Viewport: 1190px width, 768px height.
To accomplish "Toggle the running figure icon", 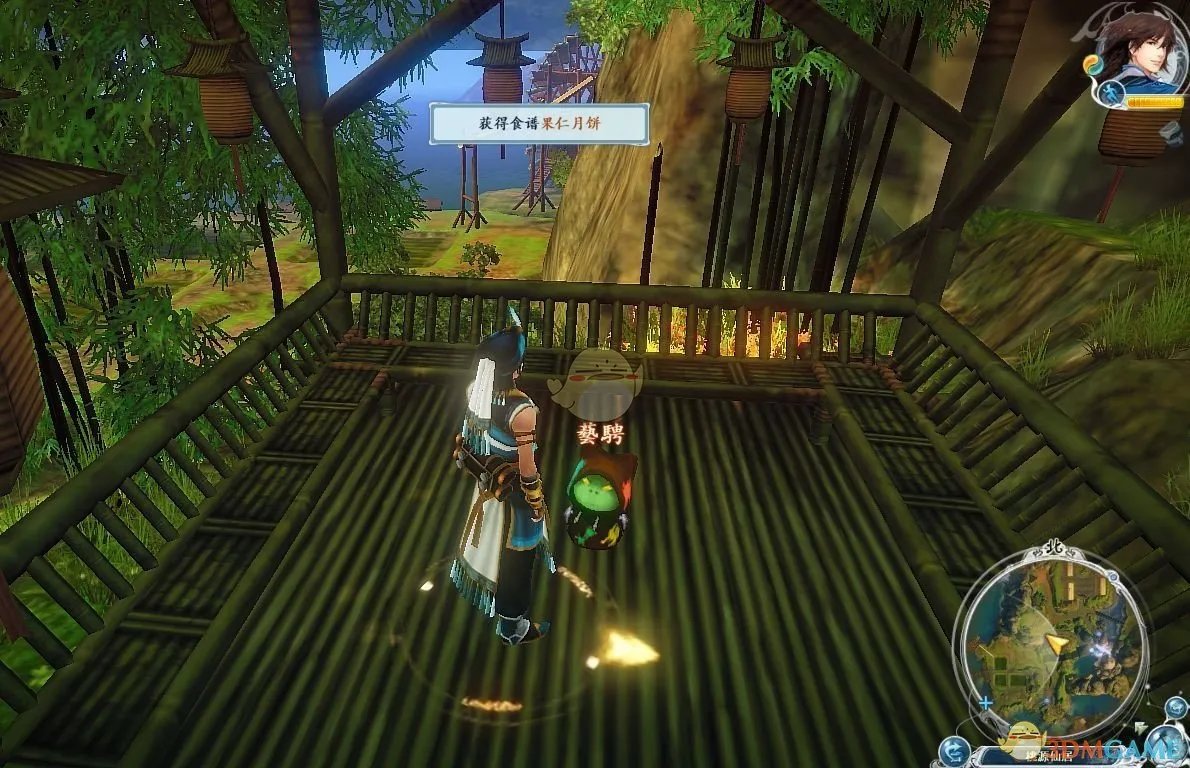I will (1111, 95).
